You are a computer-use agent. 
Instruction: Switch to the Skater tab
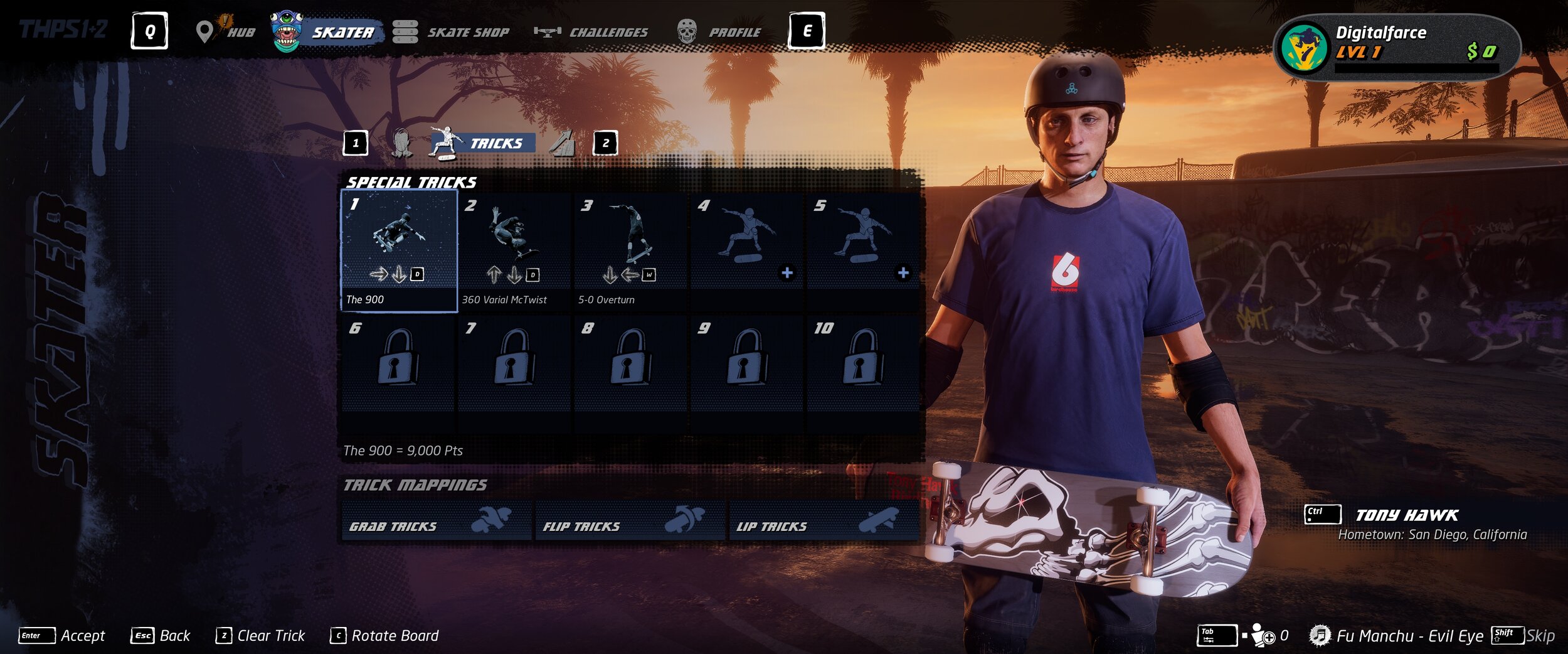click(x=327, y=31)
